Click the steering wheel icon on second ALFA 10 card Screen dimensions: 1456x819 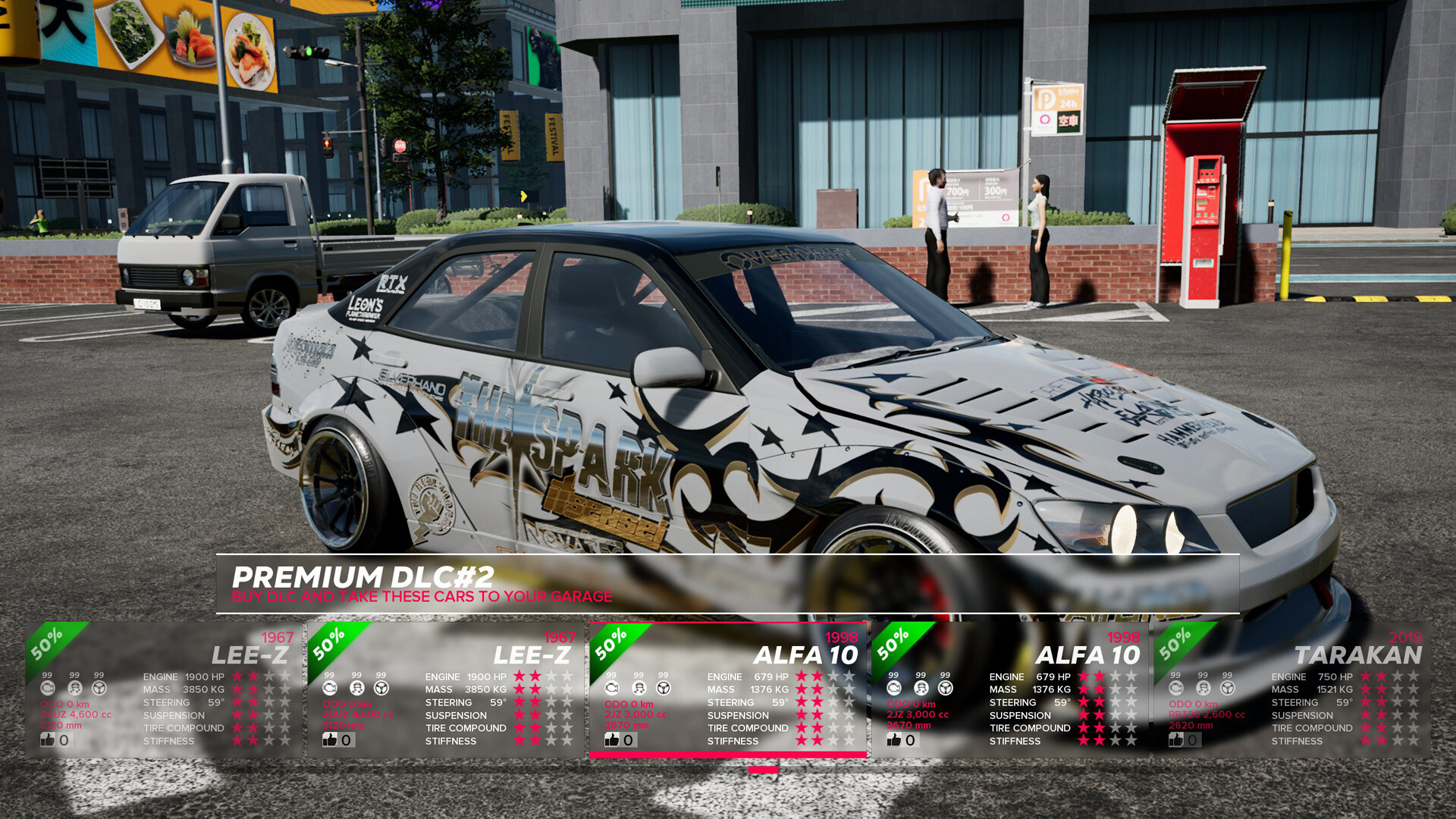pyautogui.click(x=944, y=688)
